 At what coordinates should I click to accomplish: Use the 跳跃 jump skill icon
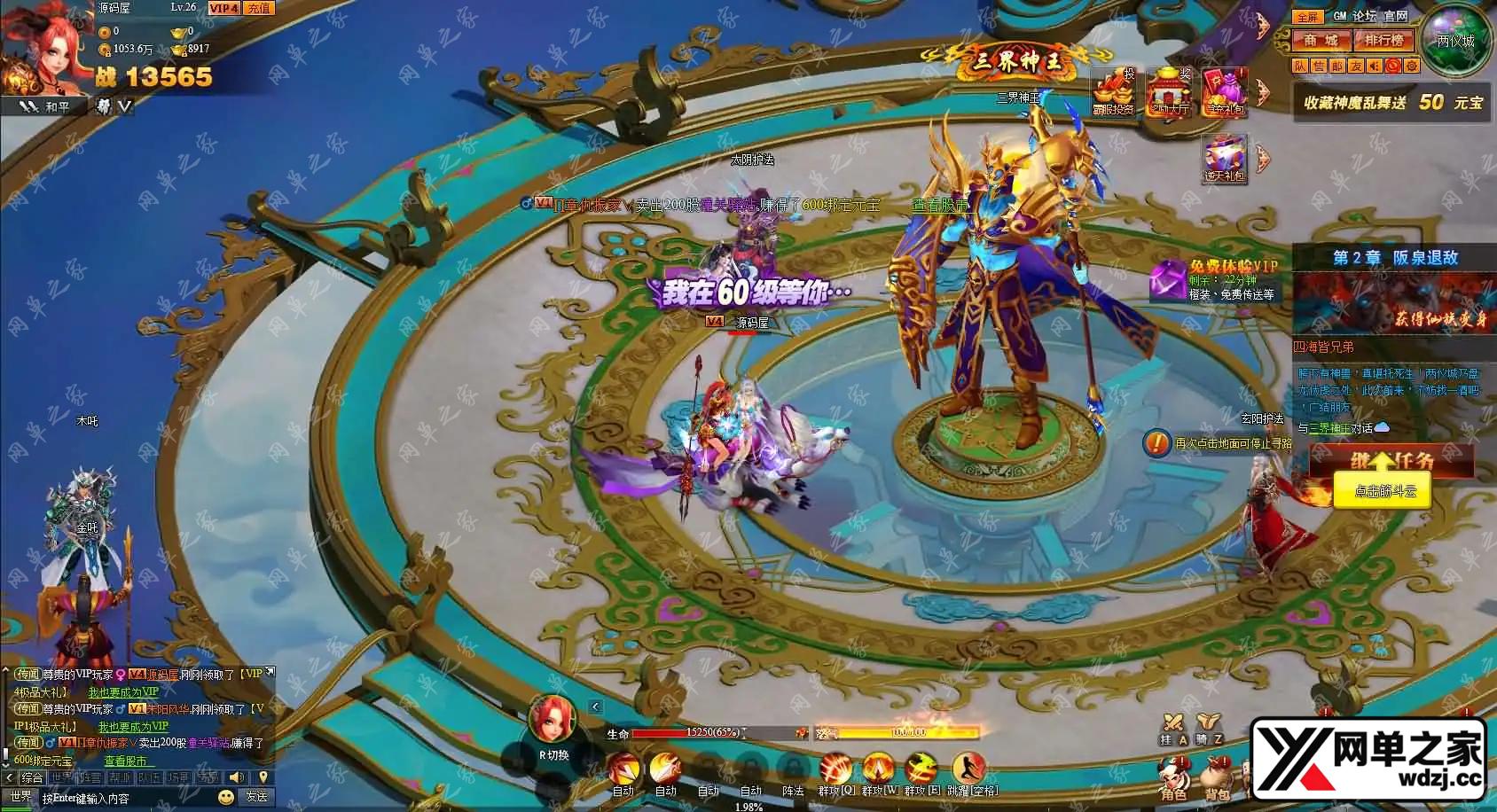968,769
